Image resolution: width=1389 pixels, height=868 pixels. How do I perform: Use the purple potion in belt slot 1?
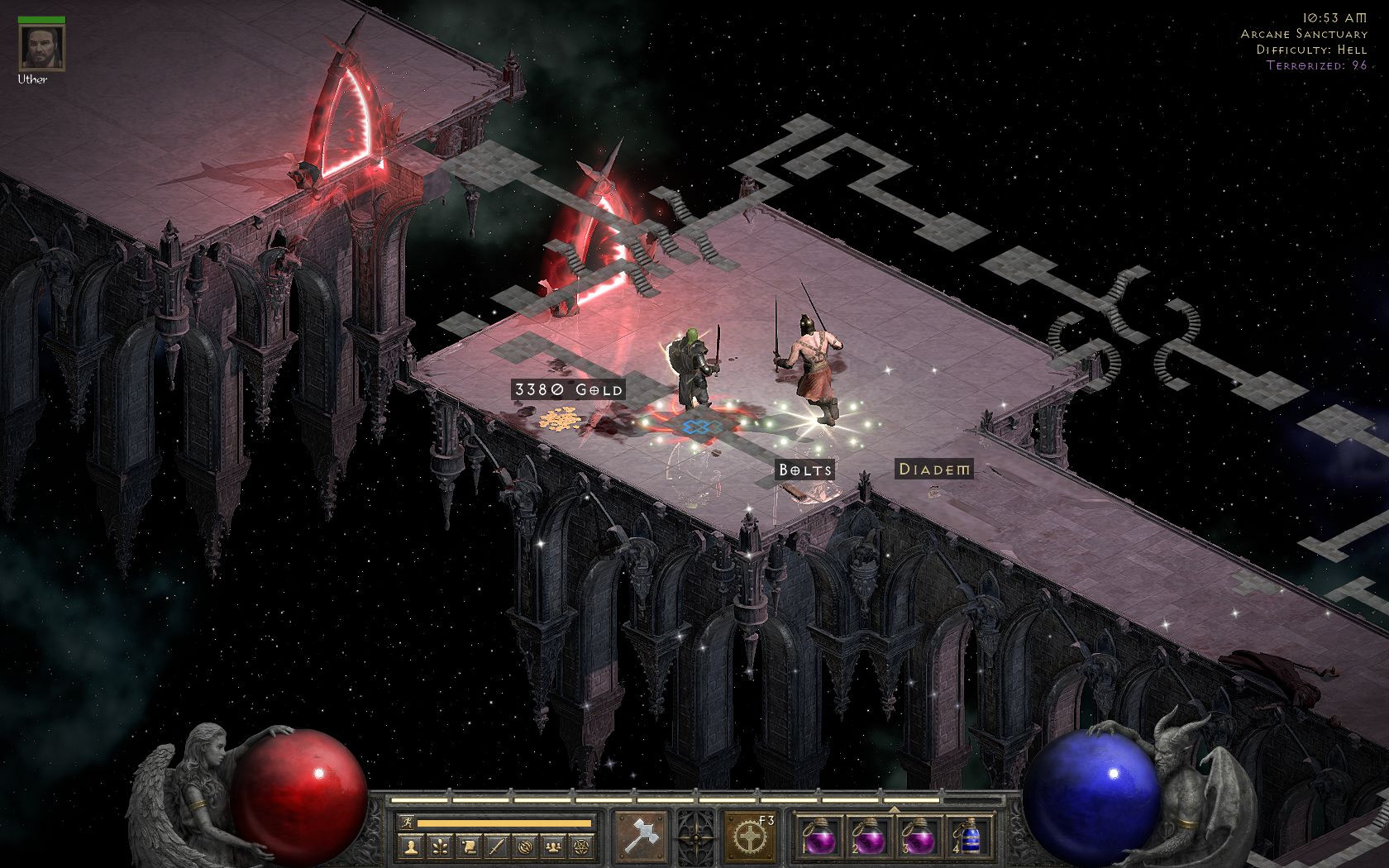(x=819, y=837)
